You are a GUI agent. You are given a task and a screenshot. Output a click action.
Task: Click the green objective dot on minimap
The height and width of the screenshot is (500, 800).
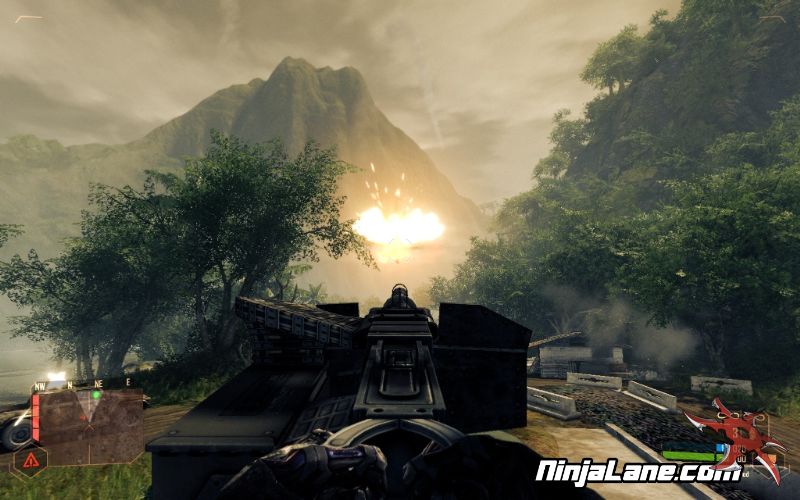coord(95,393)
